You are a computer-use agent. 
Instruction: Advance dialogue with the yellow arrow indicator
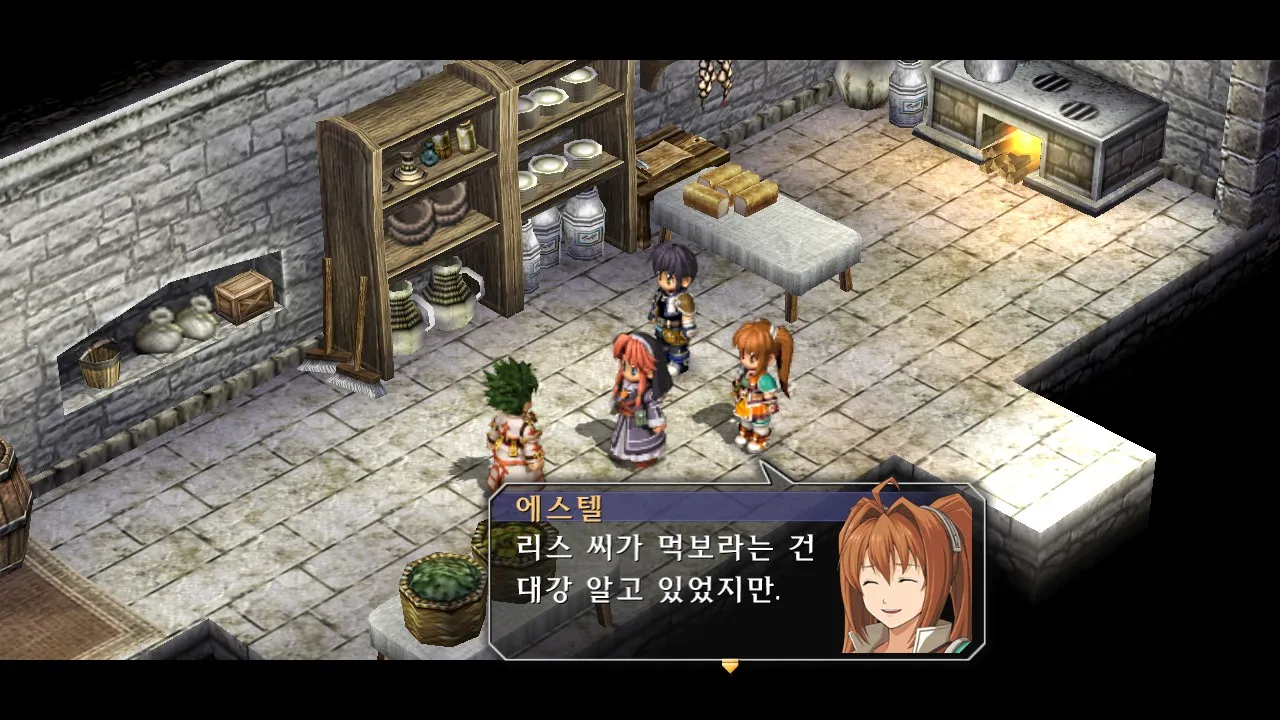pos(730,666)
